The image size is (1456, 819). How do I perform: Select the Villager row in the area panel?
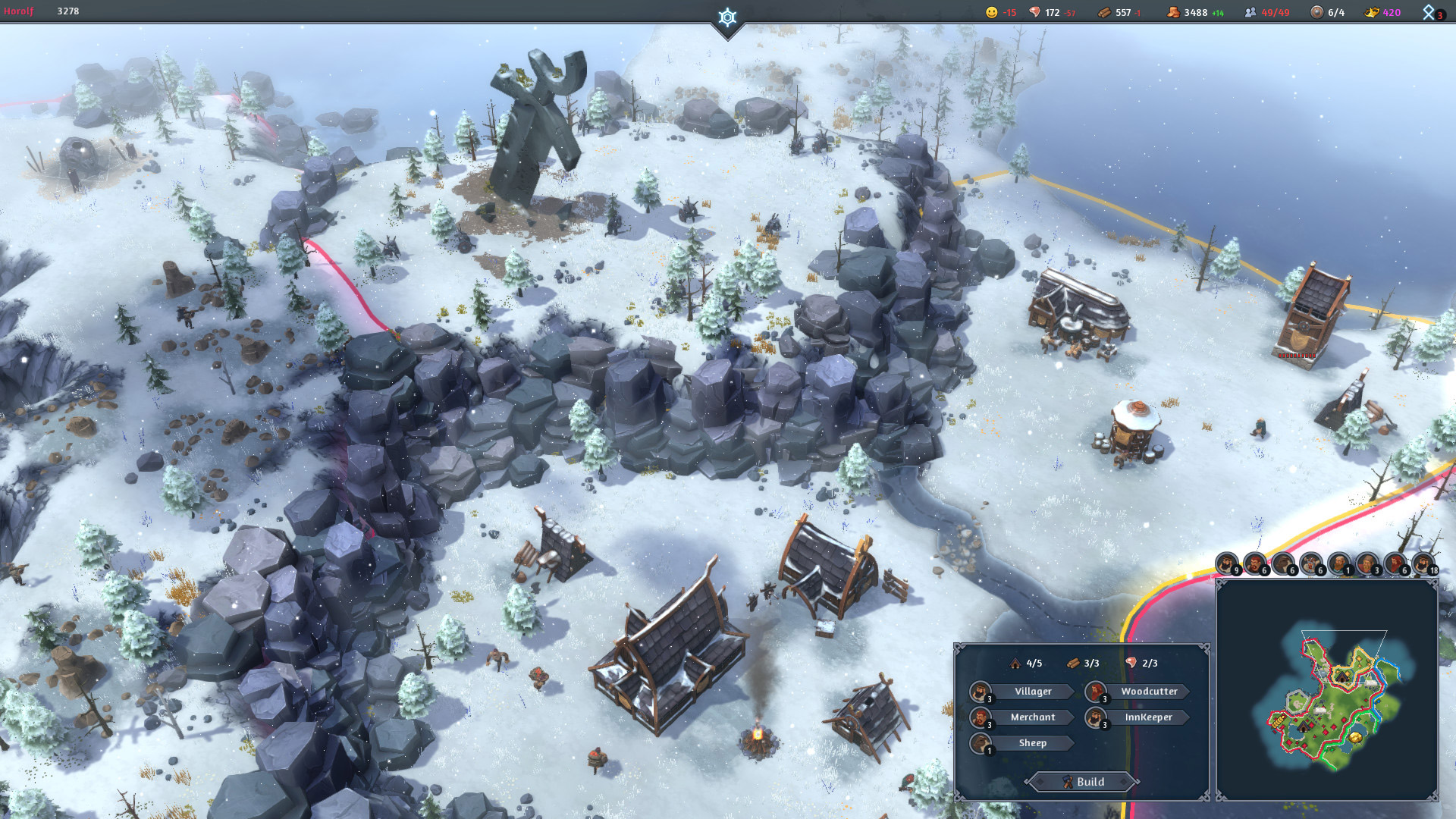click(x=1032, y=692)
